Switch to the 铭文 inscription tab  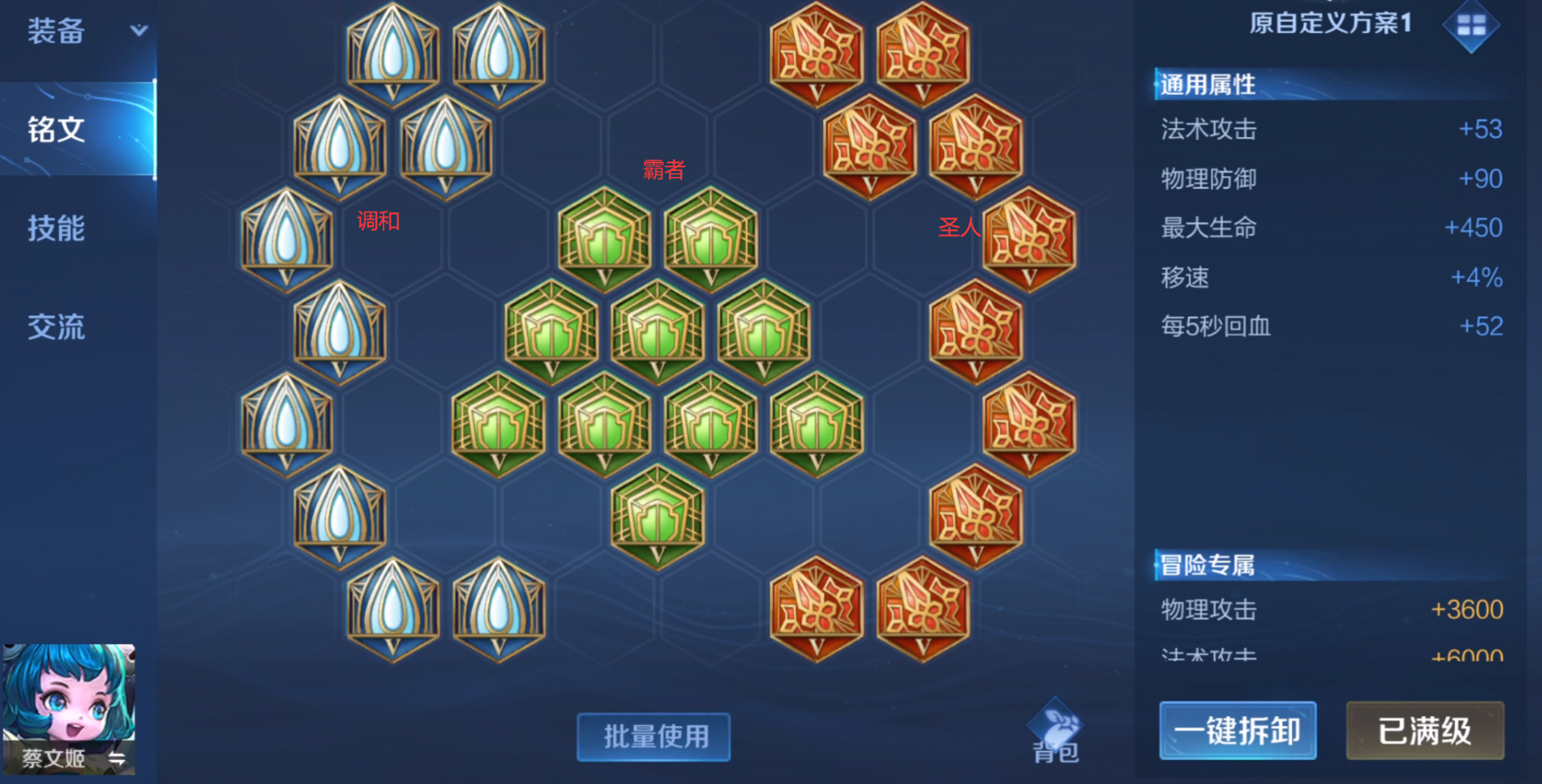(56, 130)
